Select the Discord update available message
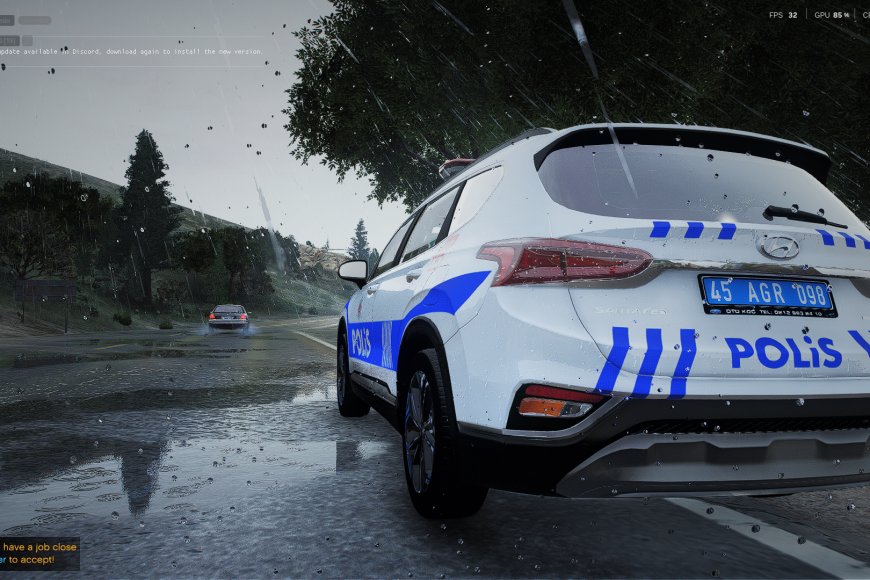The height and width of the screenshot is (580, 870). click(x=131, y=51)
